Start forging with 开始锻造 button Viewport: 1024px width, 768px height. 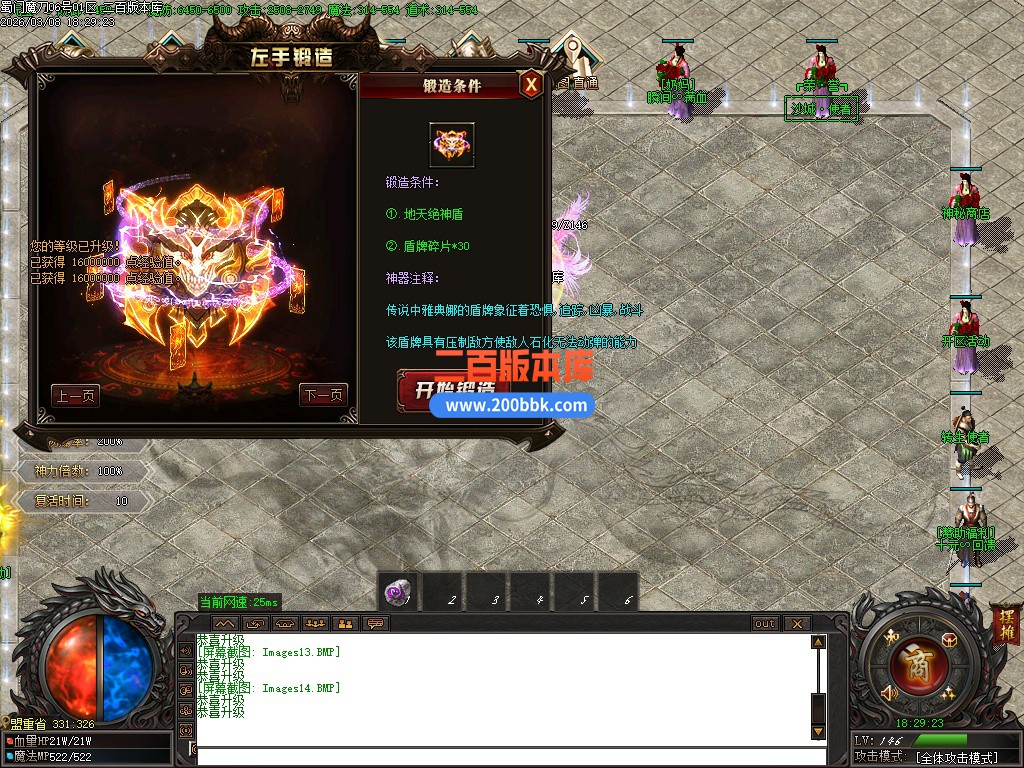click(x=447, y=387)
